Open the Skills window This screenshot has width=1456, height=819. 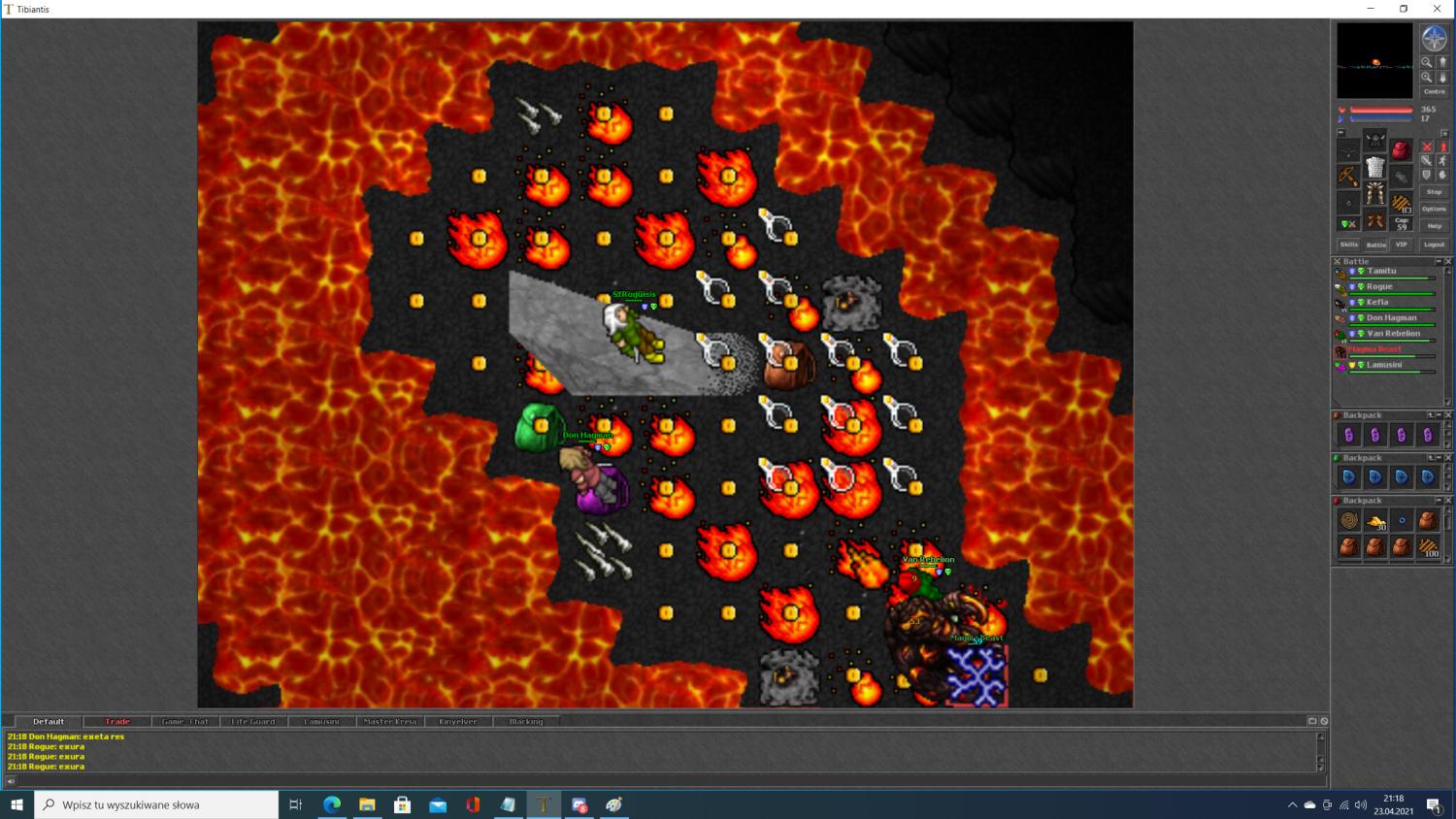tap(1348, 245)
